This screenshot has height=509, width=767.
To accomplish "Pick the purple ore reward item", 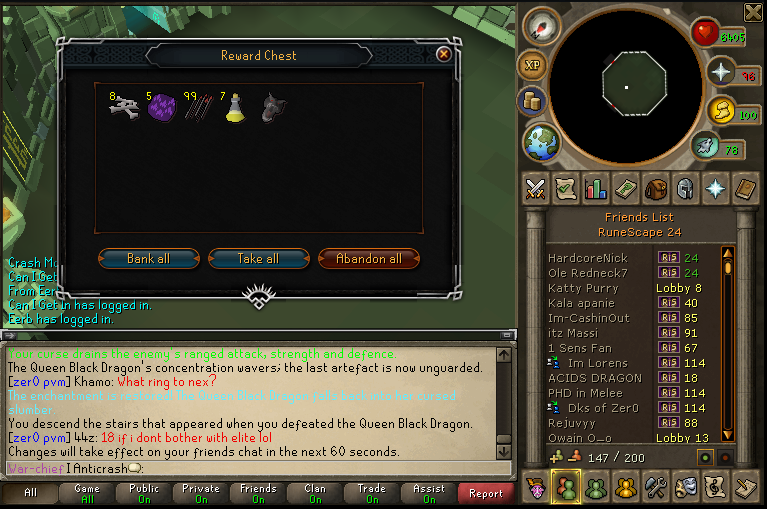I will 160,108.
